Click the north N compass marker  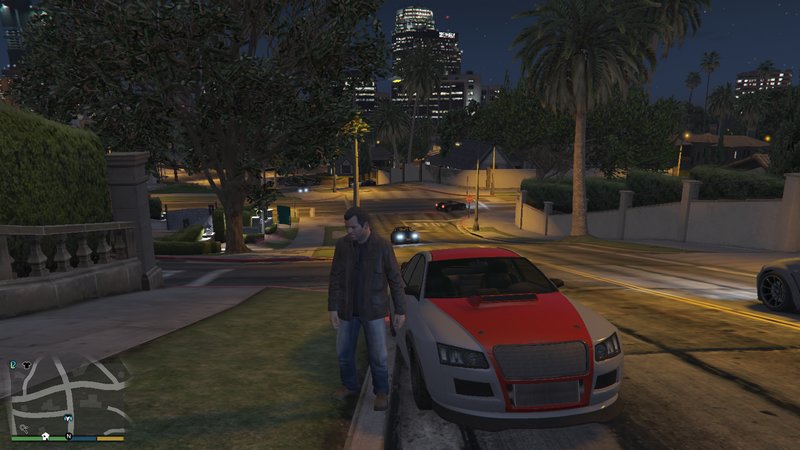[69, 436]
